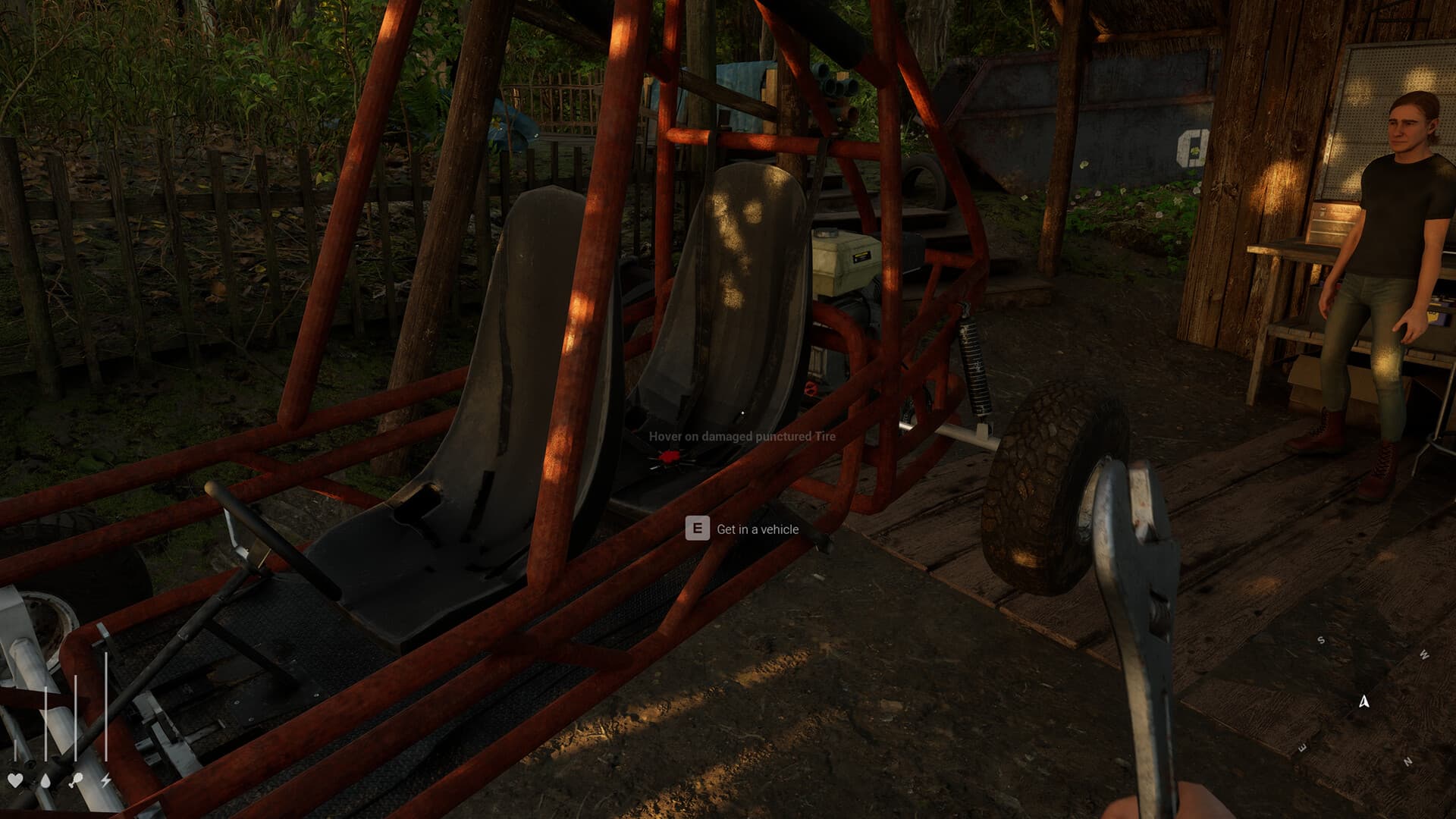The image size is (1456, 819).
Task: Click the drumstick food icon
Action: (76, 780)
